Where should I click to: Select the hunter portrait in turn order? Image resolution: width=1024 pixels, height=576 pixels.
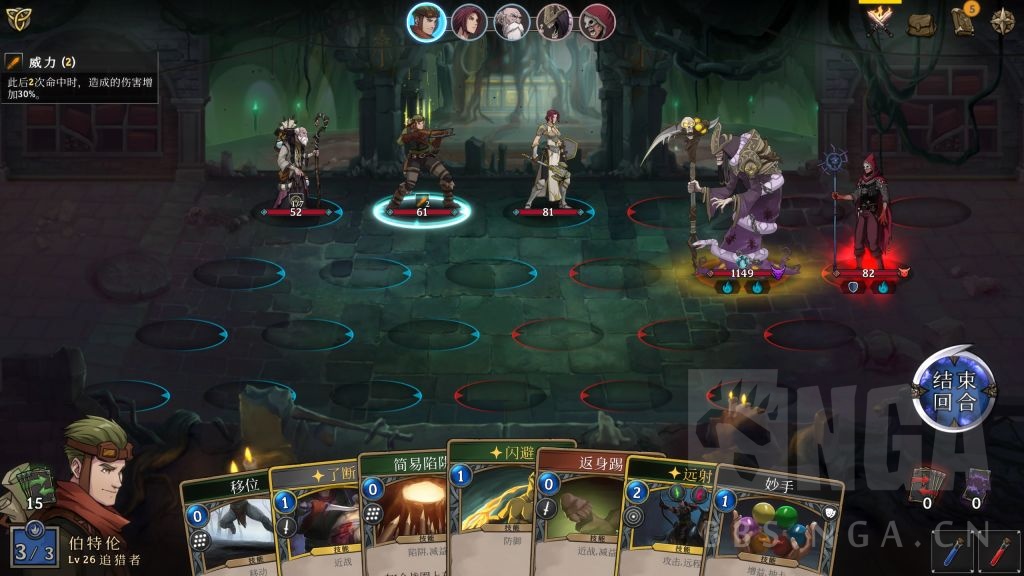[x=426, y=22]
